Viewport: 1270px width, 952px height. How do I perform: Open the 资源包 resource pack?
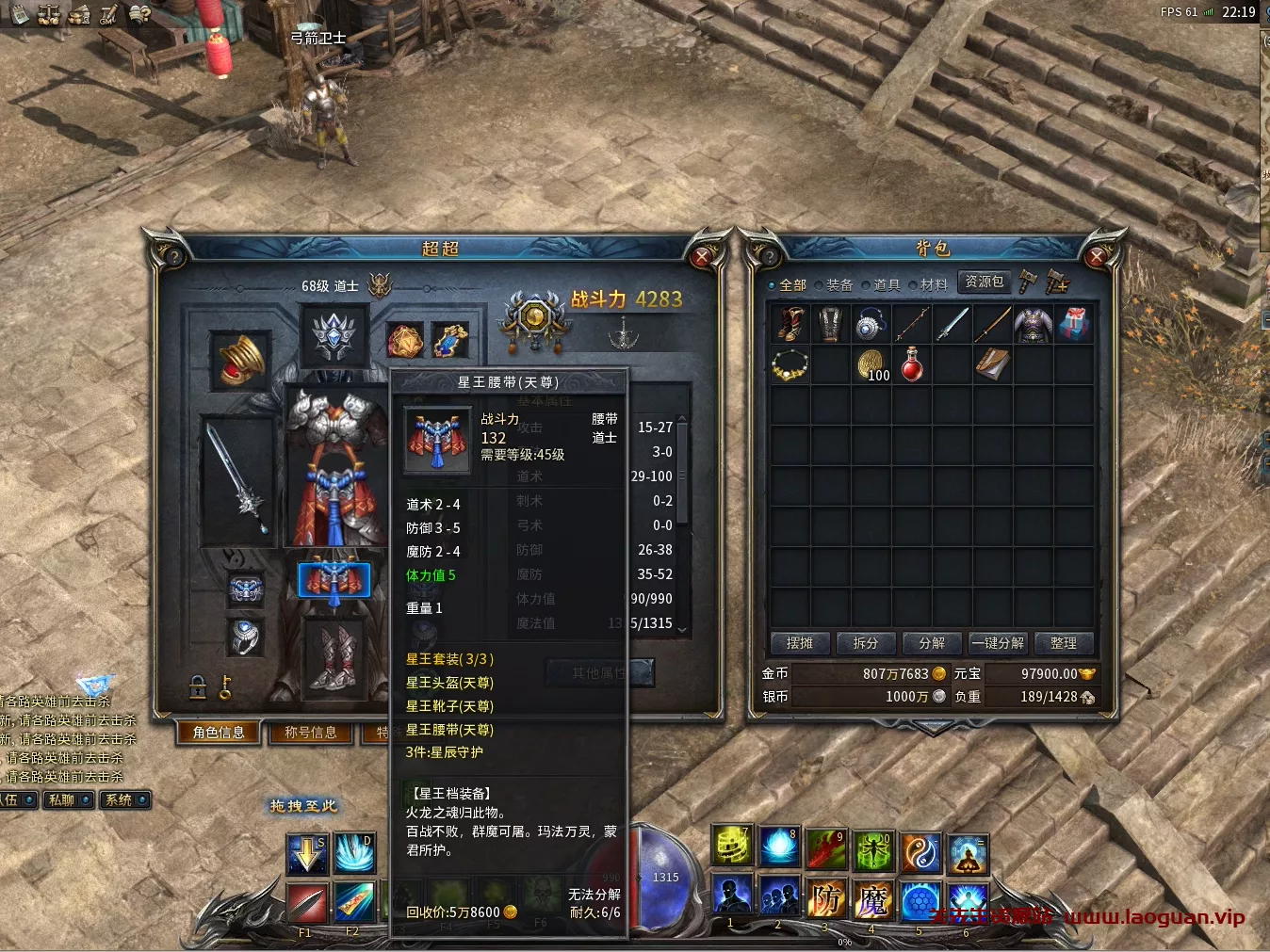[x=985, y=282]
